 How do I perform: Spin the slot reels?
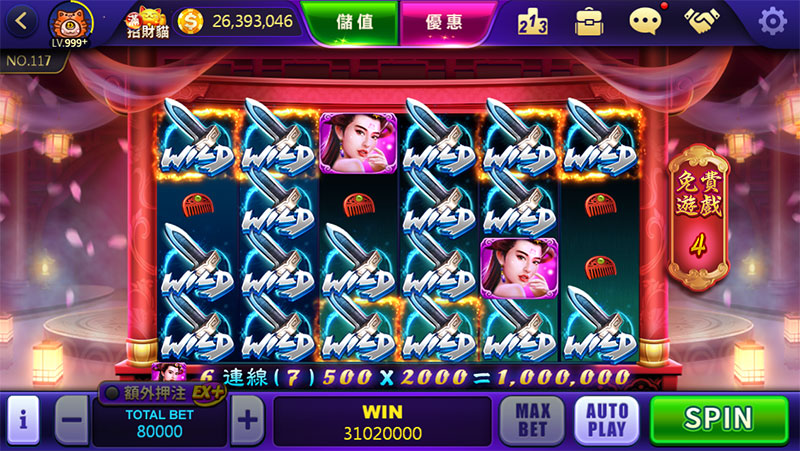[719, 419]
